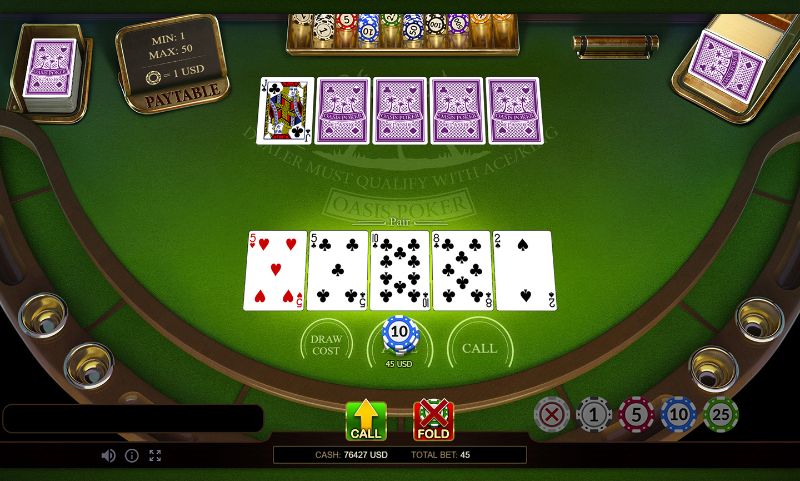Clear bets with the X chip
This screenshot has height=481, width=800.
pos(552,413)
